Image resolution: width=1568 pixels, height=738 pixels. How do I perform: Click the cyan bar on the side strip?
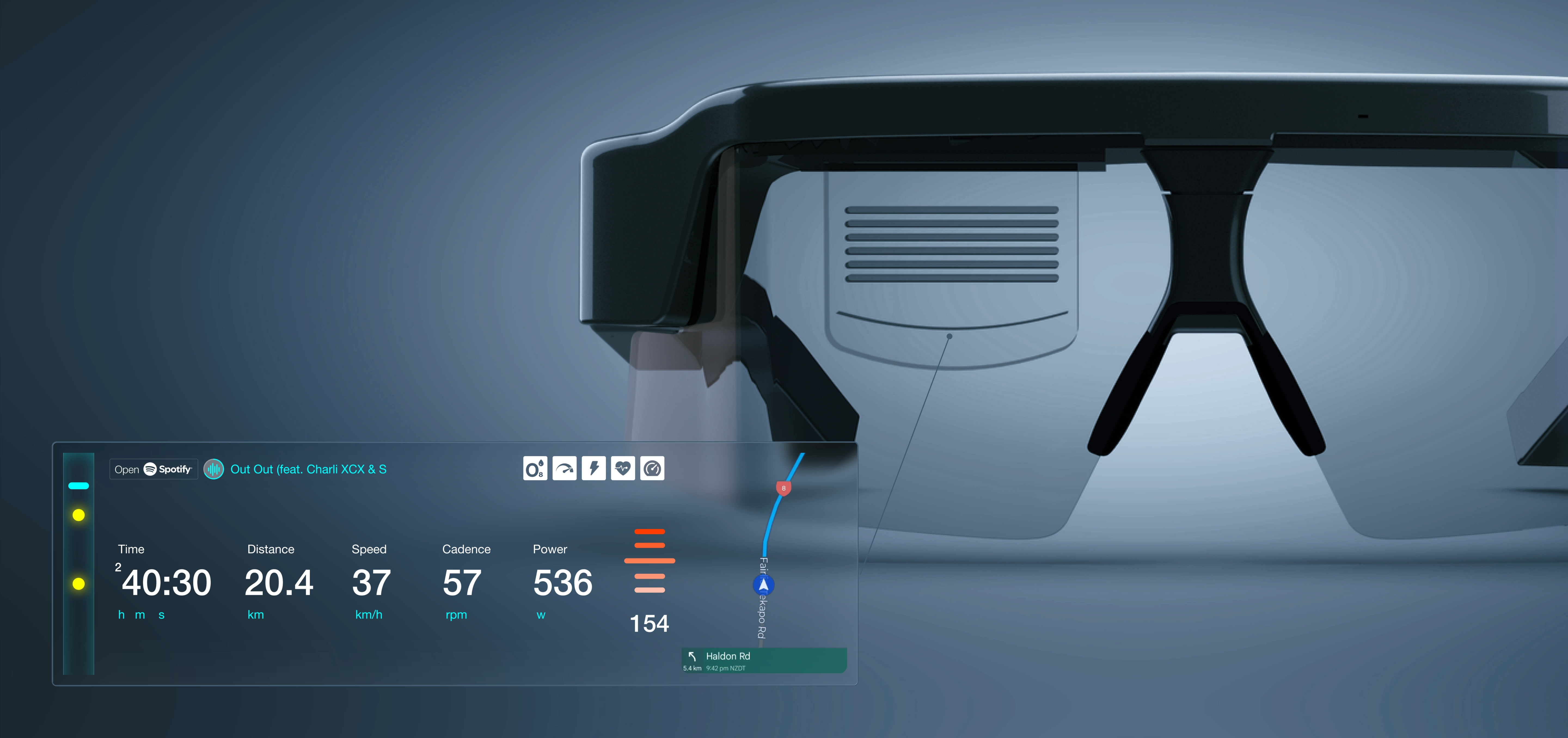click(78, 485)
